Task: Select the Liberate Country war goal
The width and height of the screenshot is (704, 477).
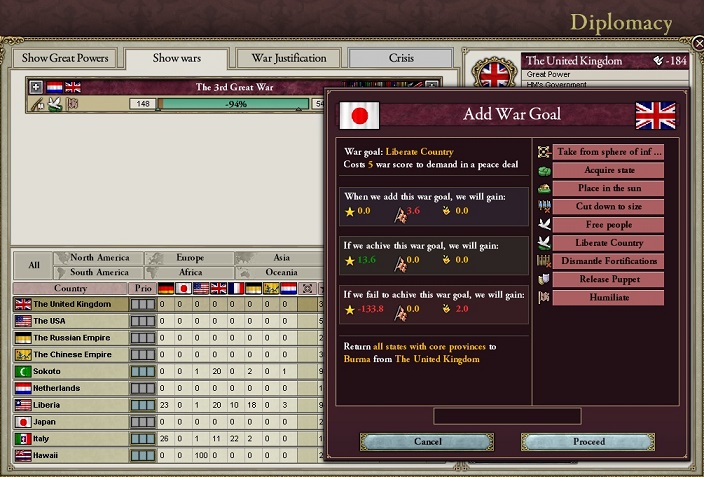Action: click(609, 242)
